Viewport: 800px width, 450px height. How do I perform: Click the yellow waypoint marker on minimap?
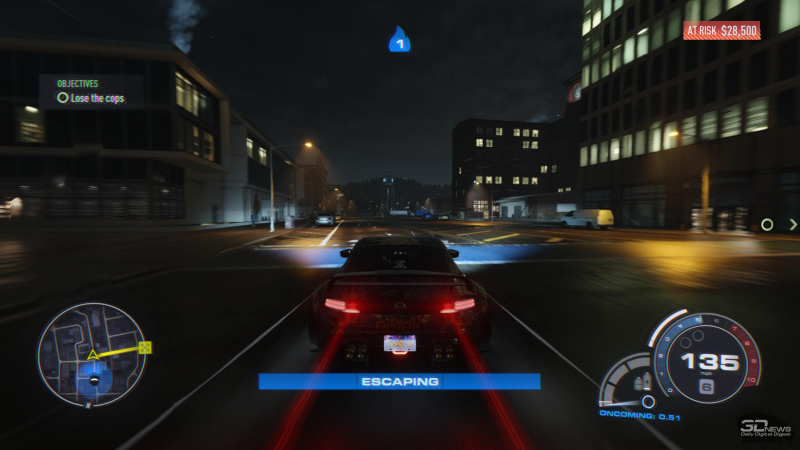click(145, 347)
